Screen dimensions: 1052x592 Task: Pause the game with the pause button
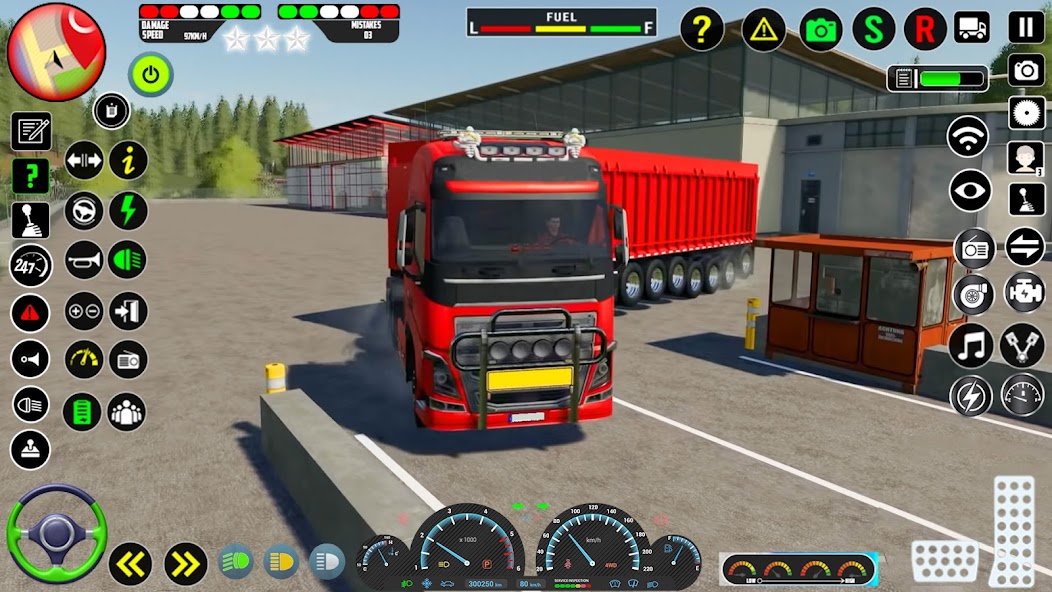1026,27
